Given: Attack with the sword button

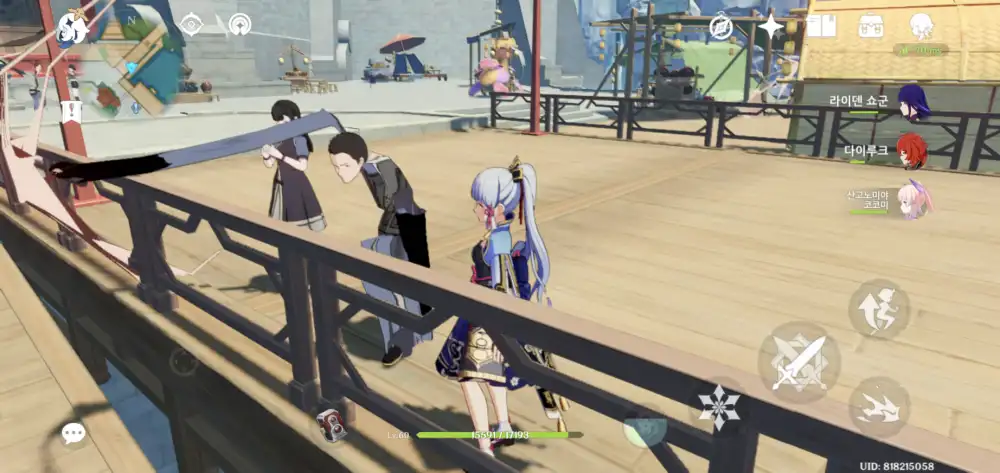Looking at the screenshot, I should click(799, 362).
